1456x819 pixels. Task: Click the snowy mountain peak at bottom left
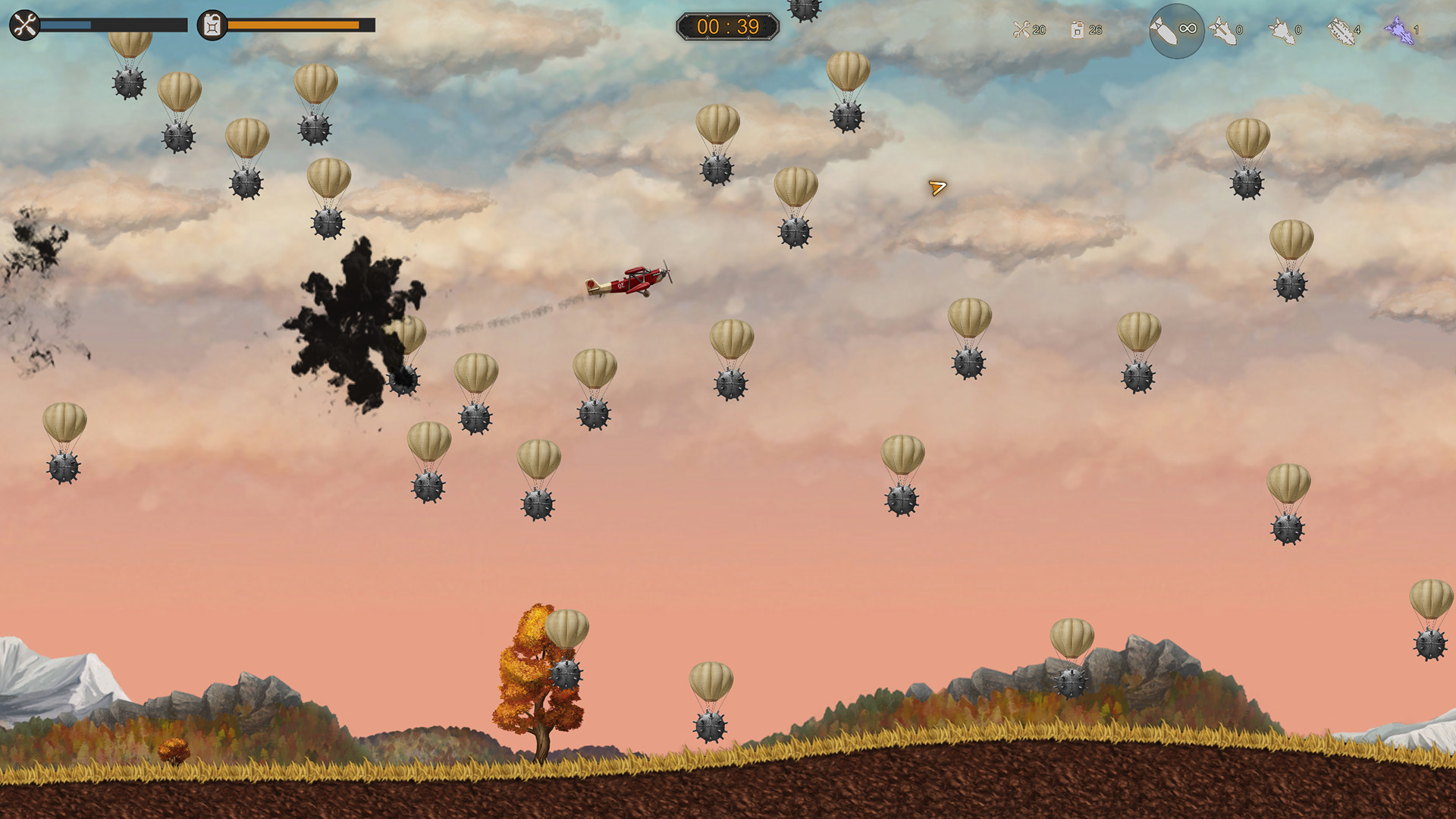point(45,667)
